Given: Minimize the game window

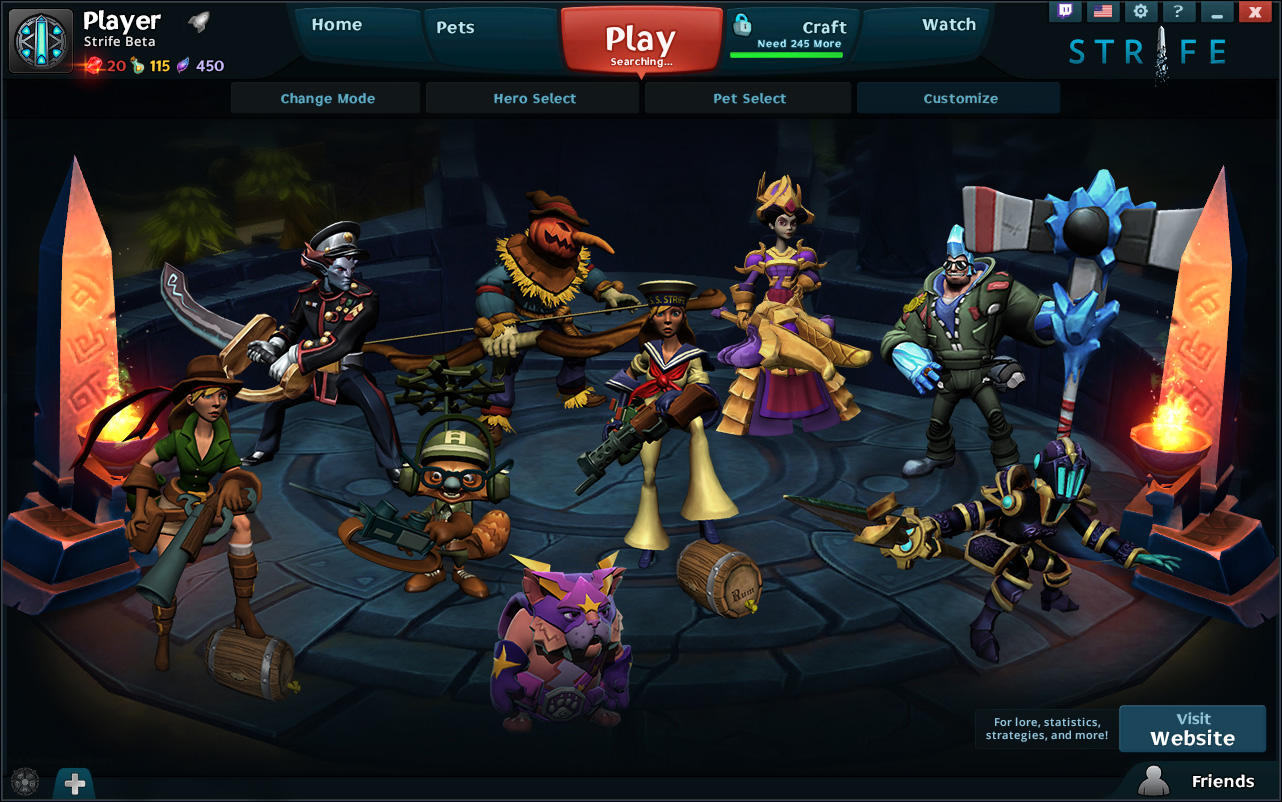Looking at the screenshot, I should 1216,11.
